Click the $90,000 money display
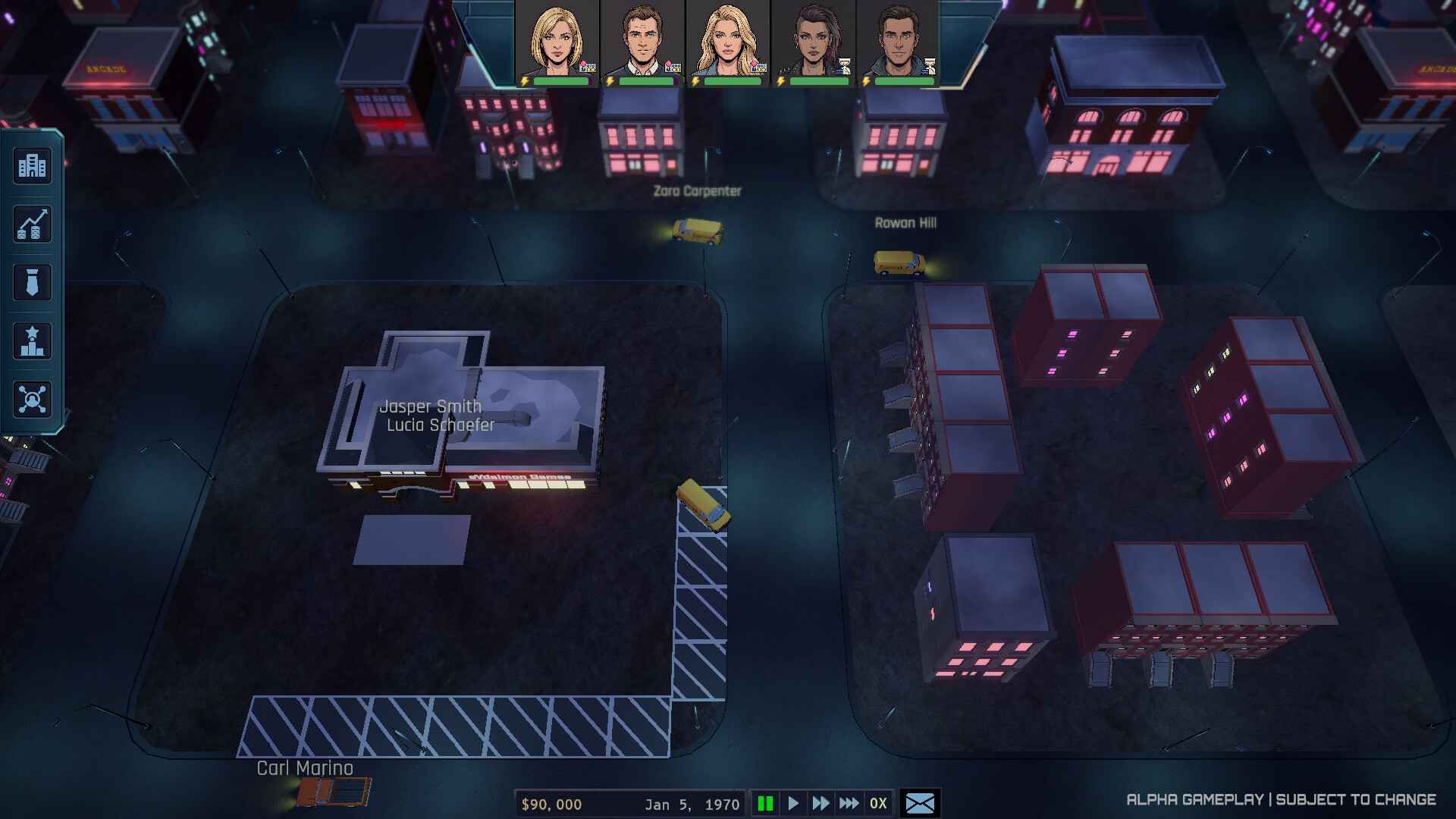This screenshot has width=1456, height=819. pos(551,803)
